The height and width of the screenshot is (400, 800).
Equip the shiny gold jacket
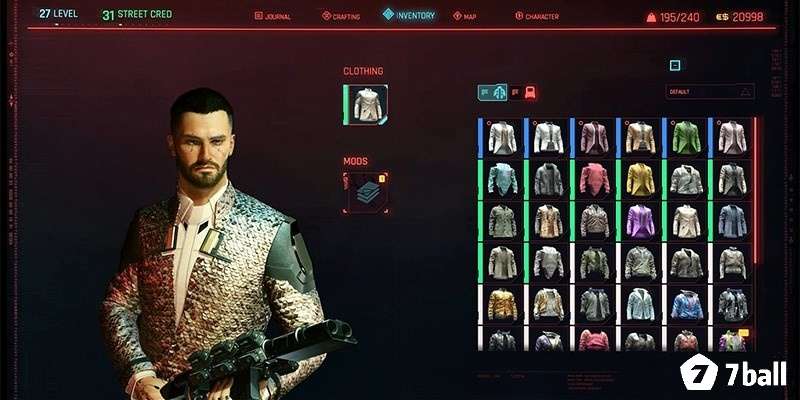pos(502,305)
